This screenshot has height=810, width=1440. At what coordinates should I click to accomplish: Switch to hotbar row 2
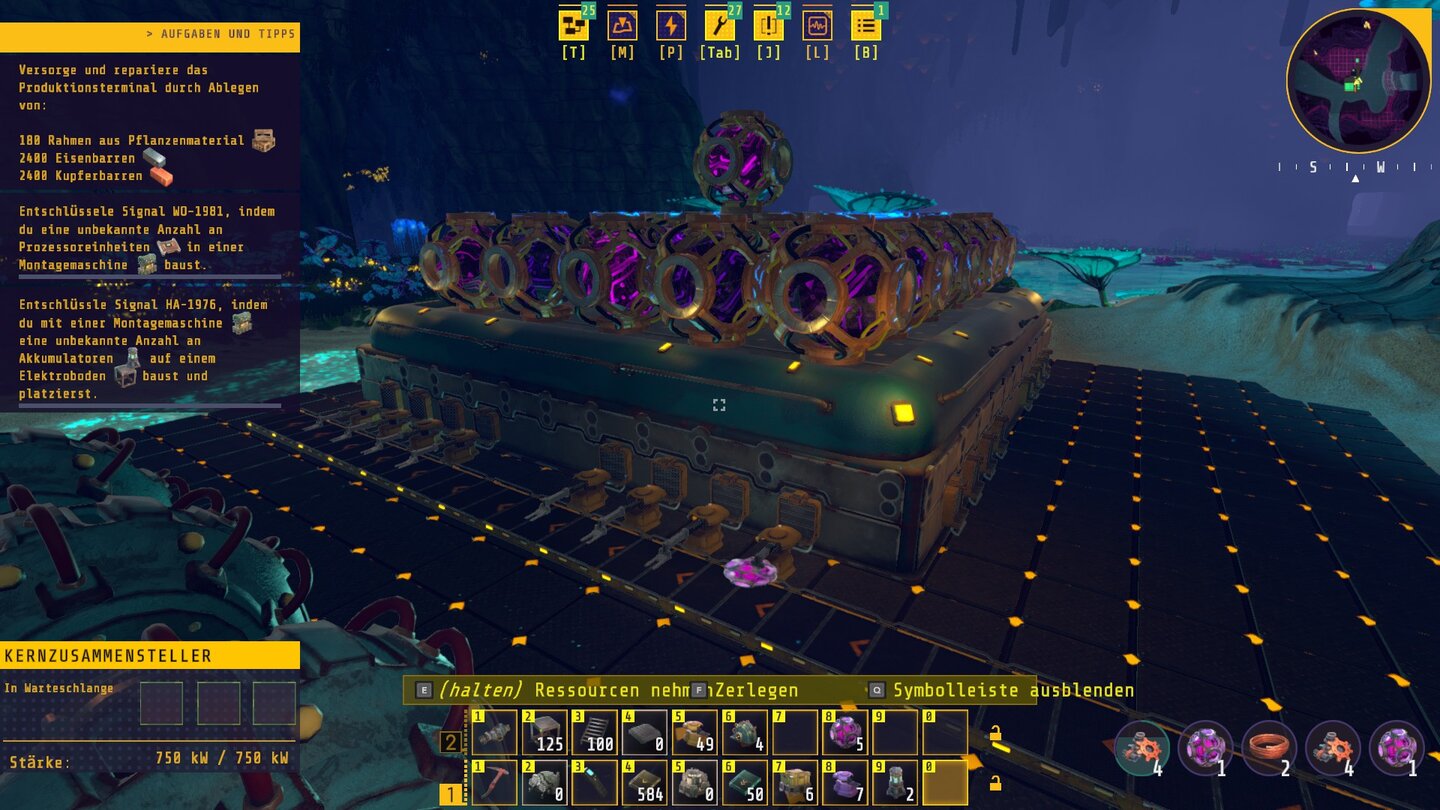click(451, 742)
